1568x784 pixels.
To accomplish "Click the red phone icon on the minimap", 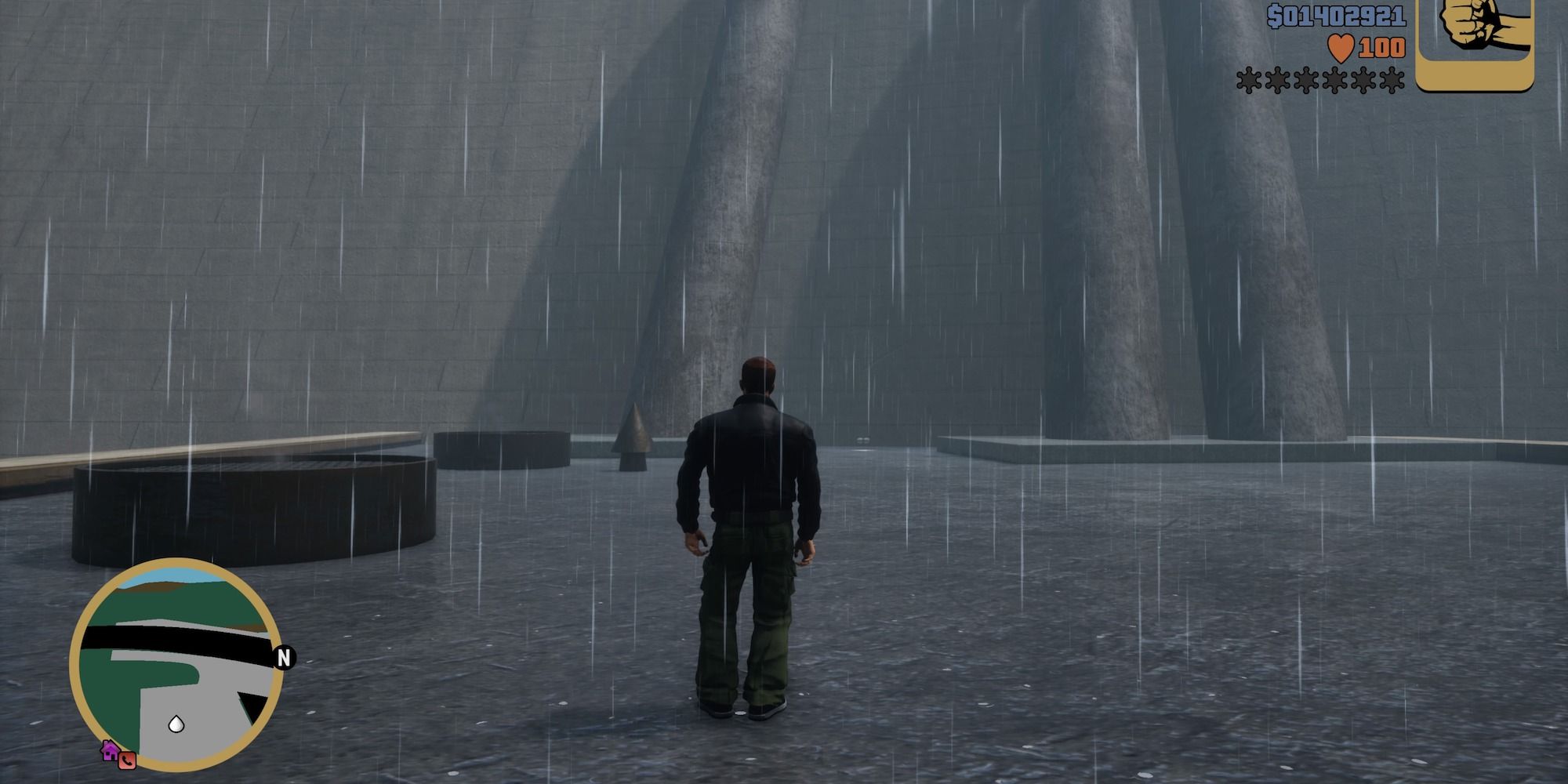I will (127, 760).
